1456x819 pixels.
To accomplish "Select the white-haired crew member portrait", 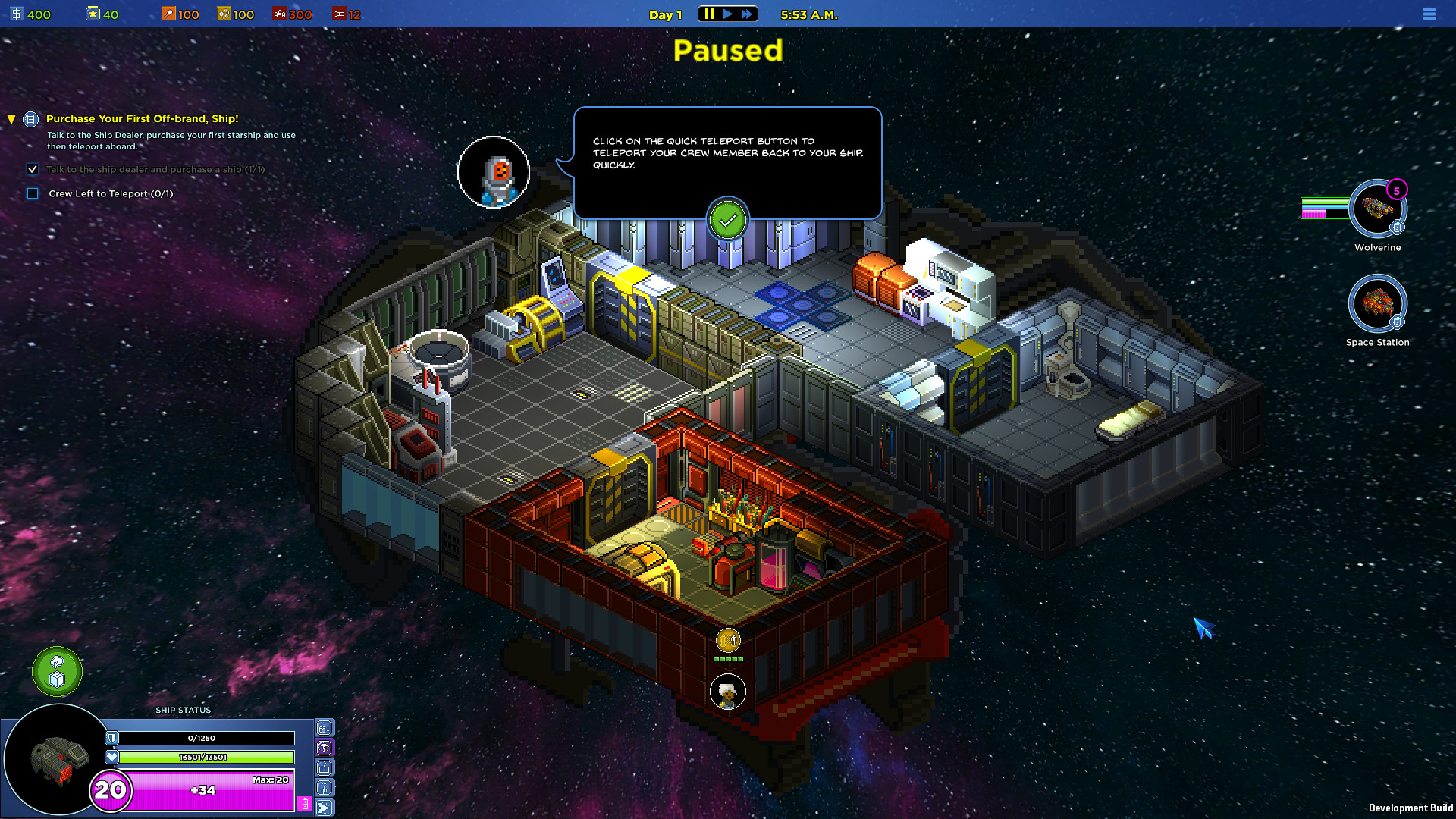I will pyautogui.click(x=728, y=692).
